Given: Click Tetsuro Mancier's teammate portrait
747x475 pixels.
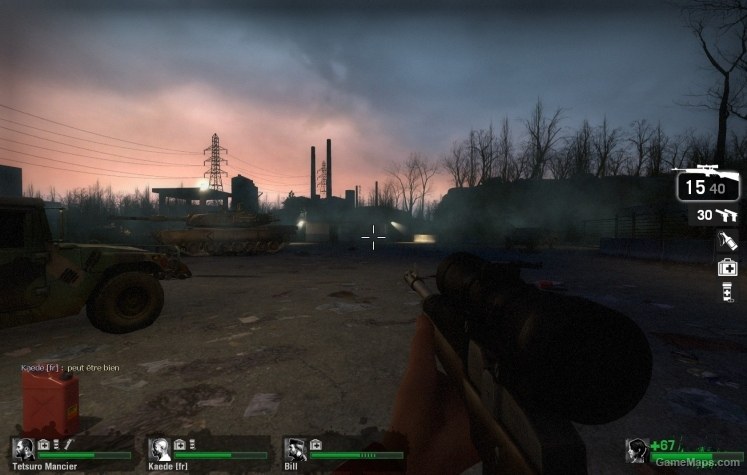Looking at the screenshot, I should pos(24,450).
